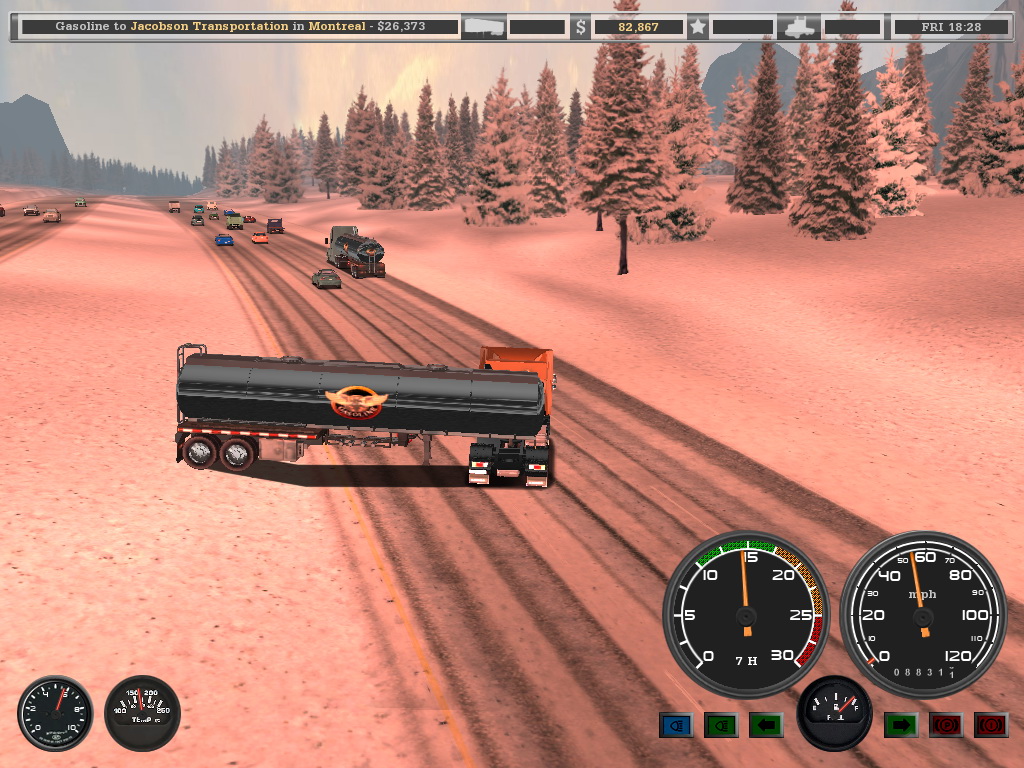Toggle the red brake warning (!) indicator
Screen dimensions: 1024x768
990,725
